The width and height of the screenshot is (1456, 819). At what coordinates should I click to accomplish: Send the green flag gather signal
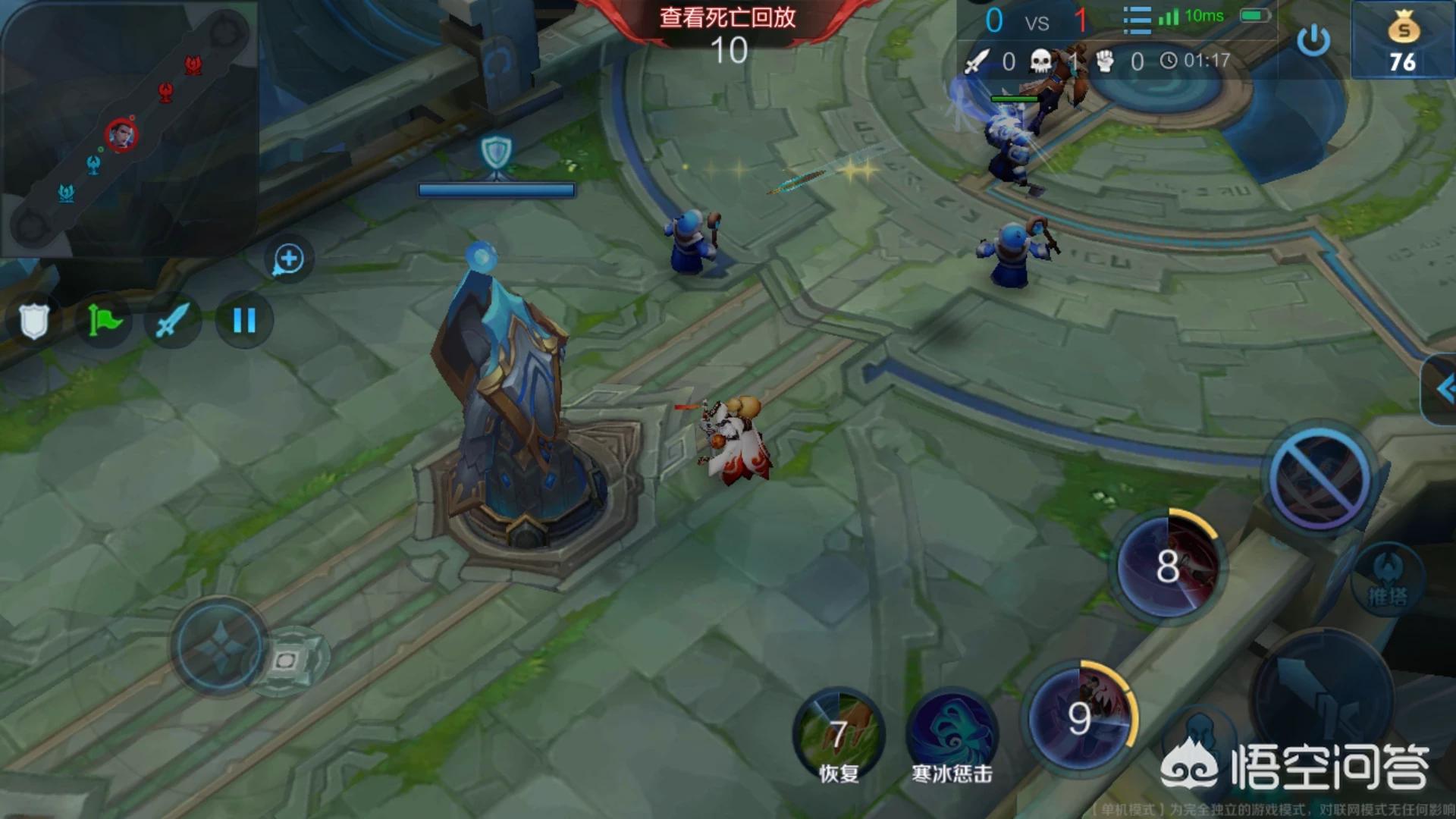pyautogui.click(x=104, y=320)
